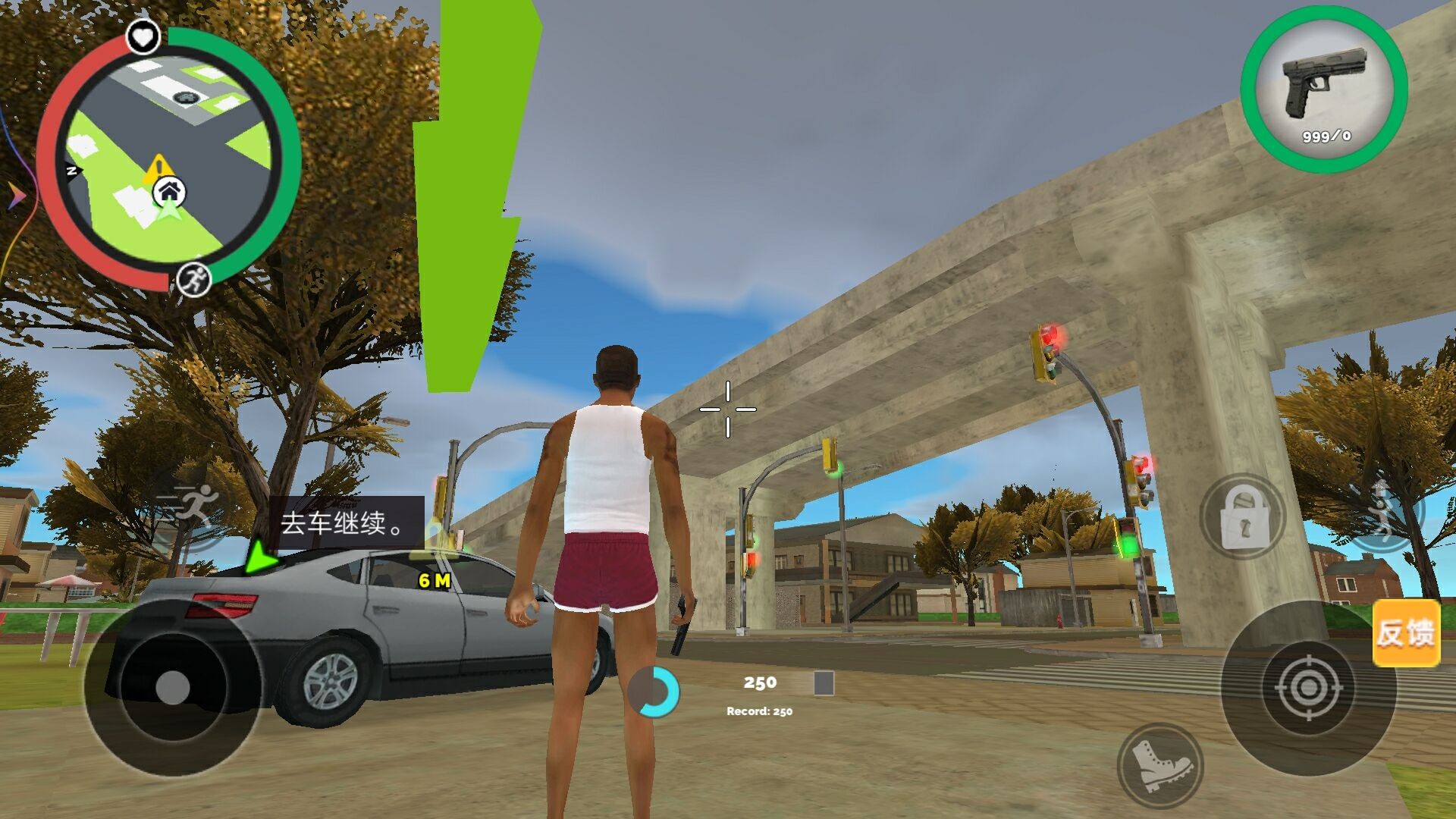Tap the heart health icon above the minimap

tap(144, 36)
